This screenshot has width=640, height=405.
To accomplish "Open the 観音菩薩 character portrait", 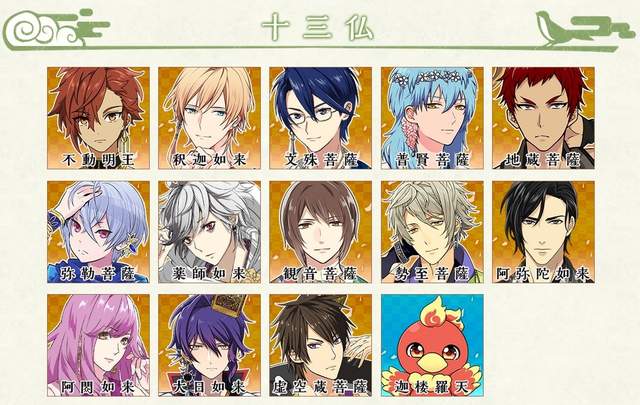I will click(x=320, y=230).
